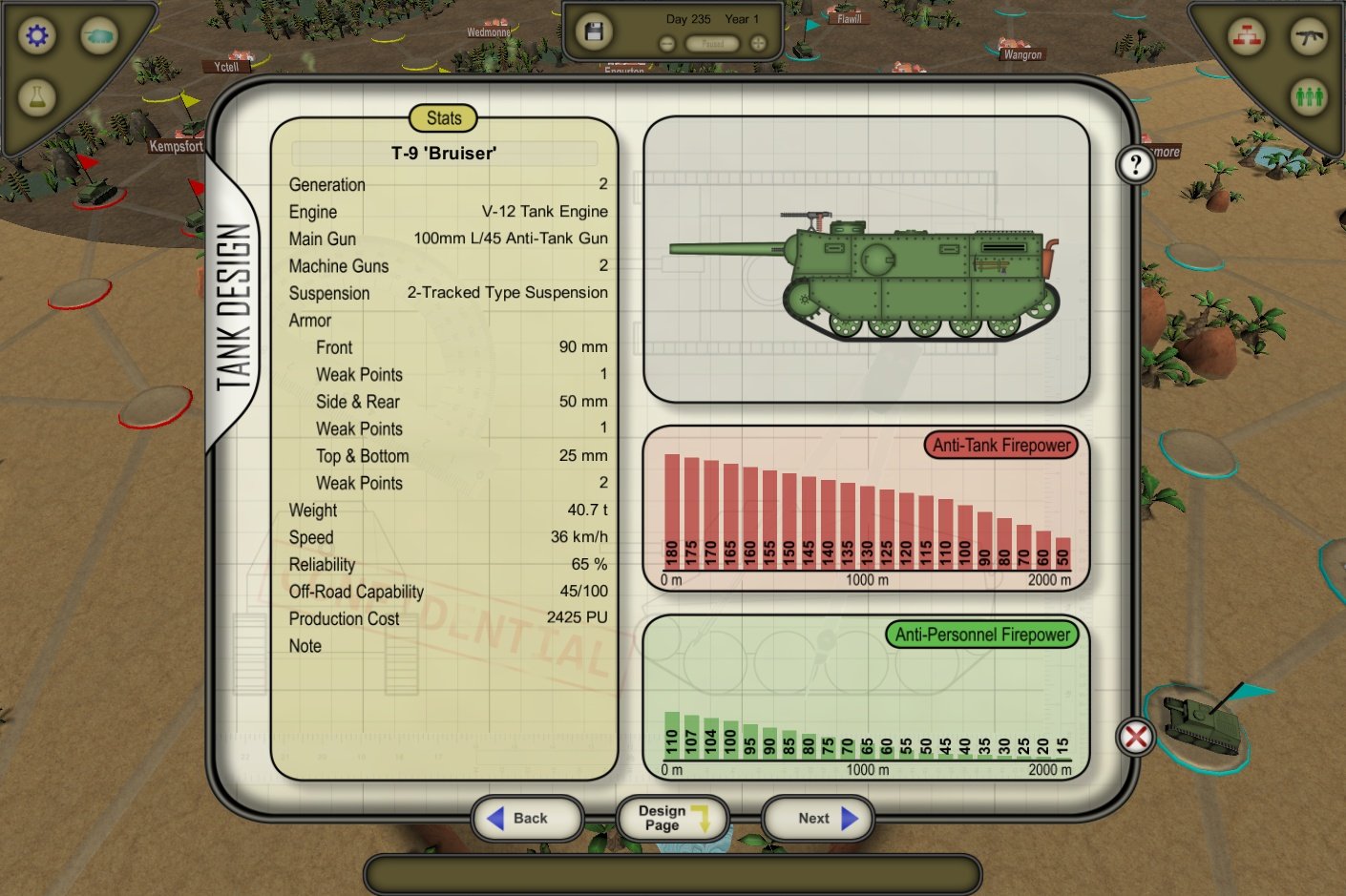
Task: Click Next to see the next tank
Action: 816,818
